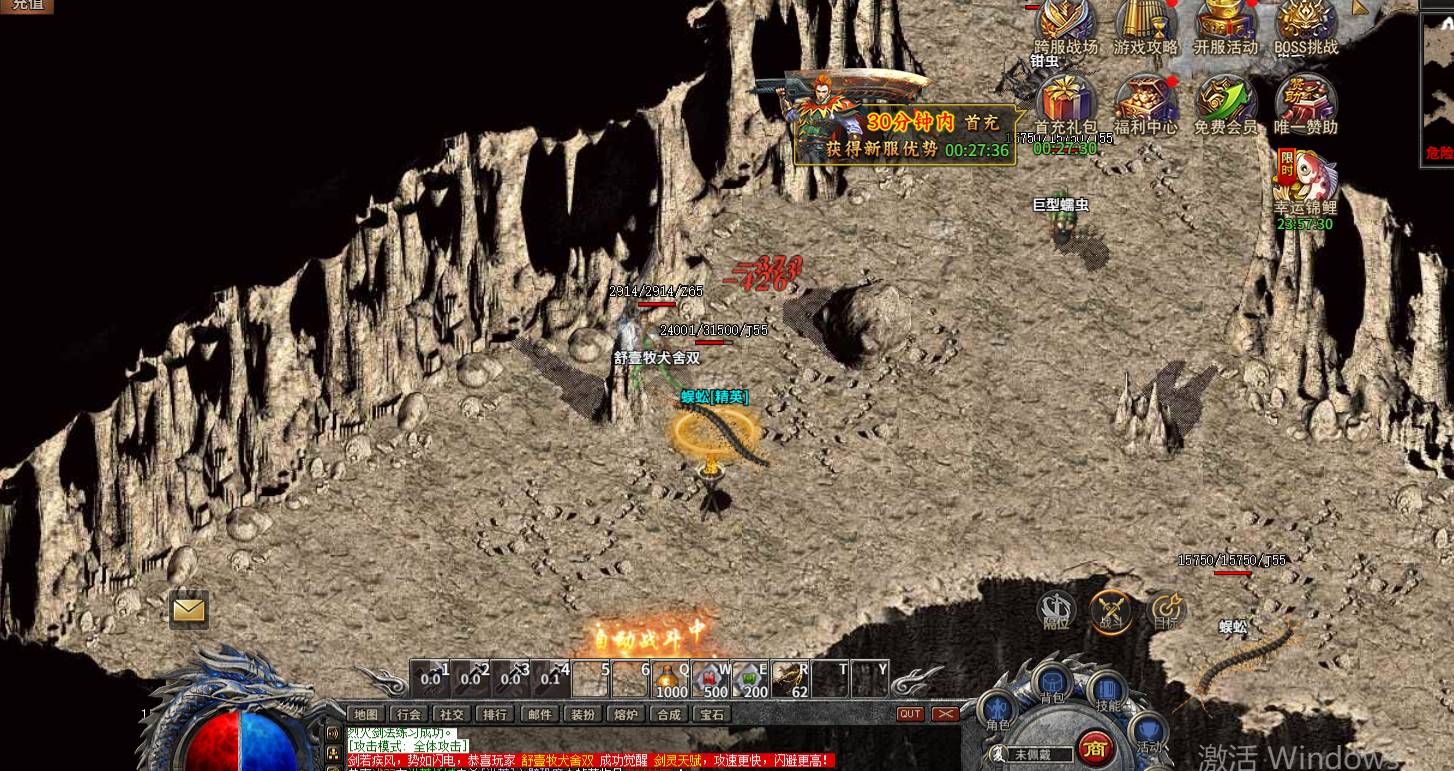Open the 行会 guild panel
1454x771 pixels.
(x=409, y=714)
